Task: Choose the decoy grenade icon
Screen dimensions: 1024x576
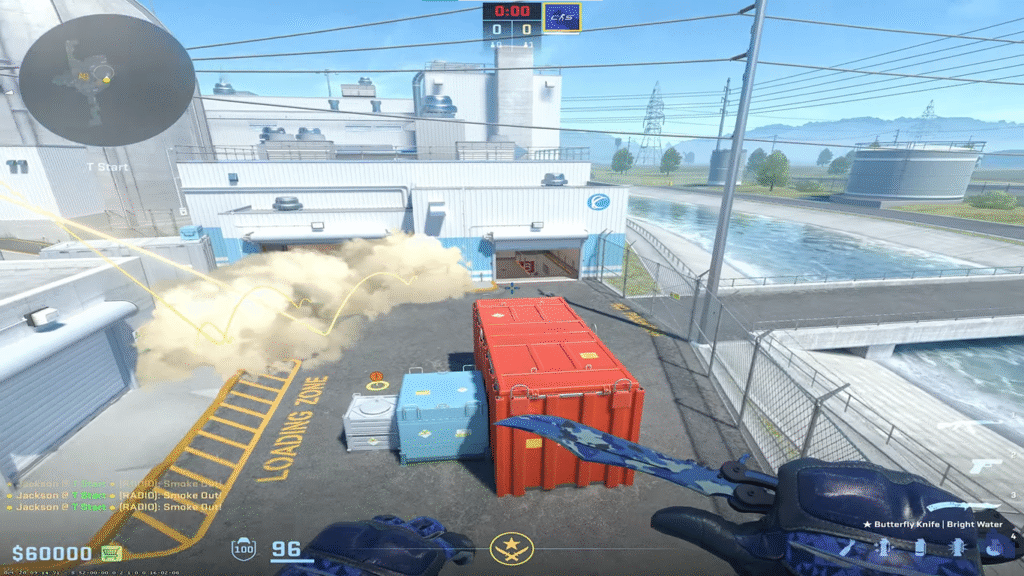Action: [x=958, y=547]
